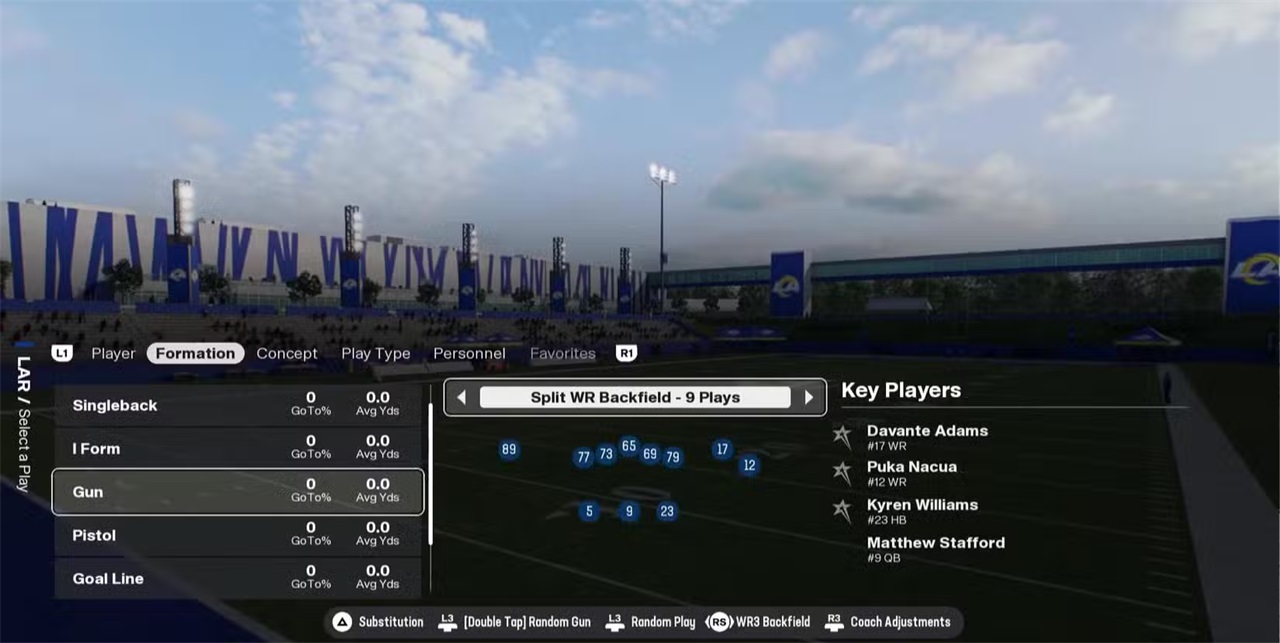Select the I Form formation
The height and width of the screenshot is (643, 1280).
(x=238, y=448)
